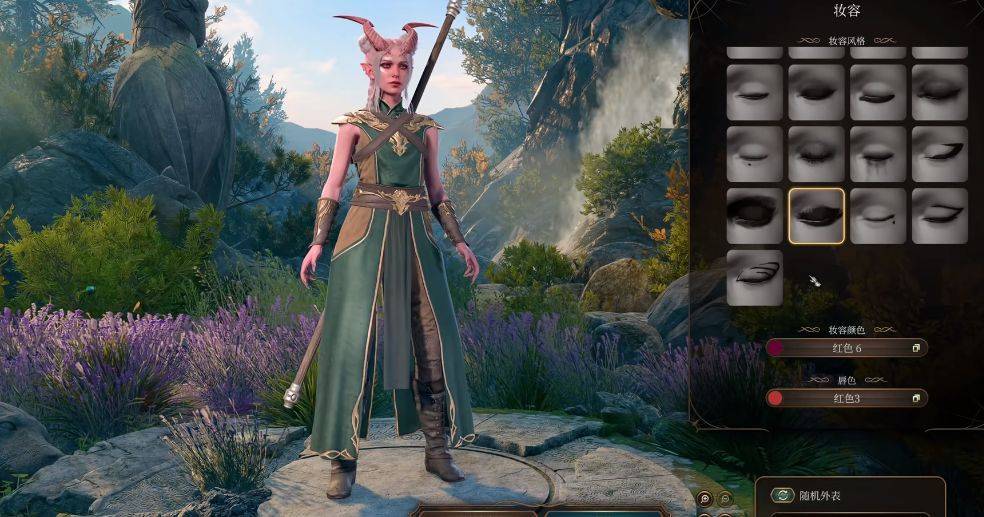Zoom out the character preview

click(726, 498)
